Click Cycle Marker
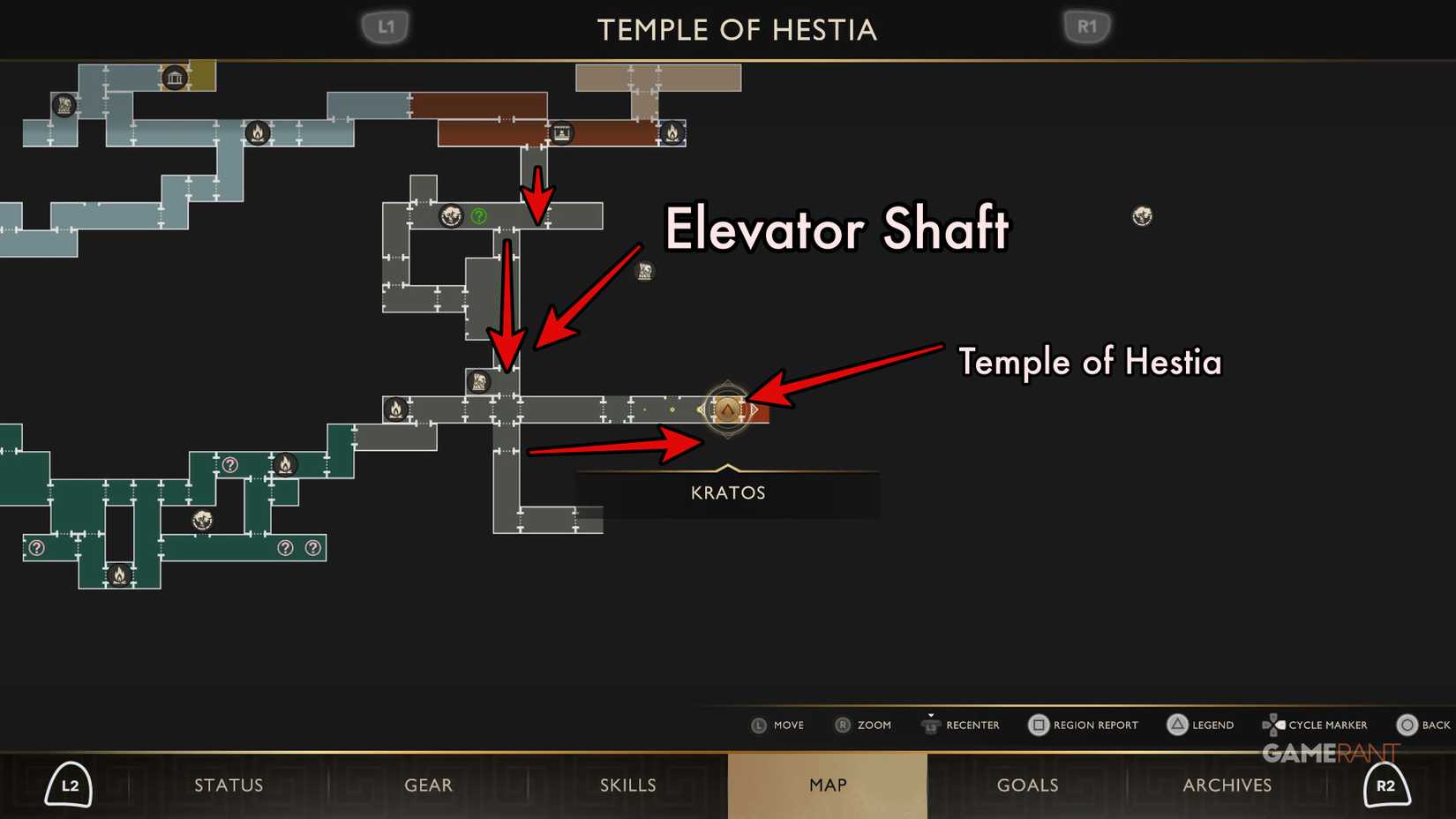 tap(1273, 725)
